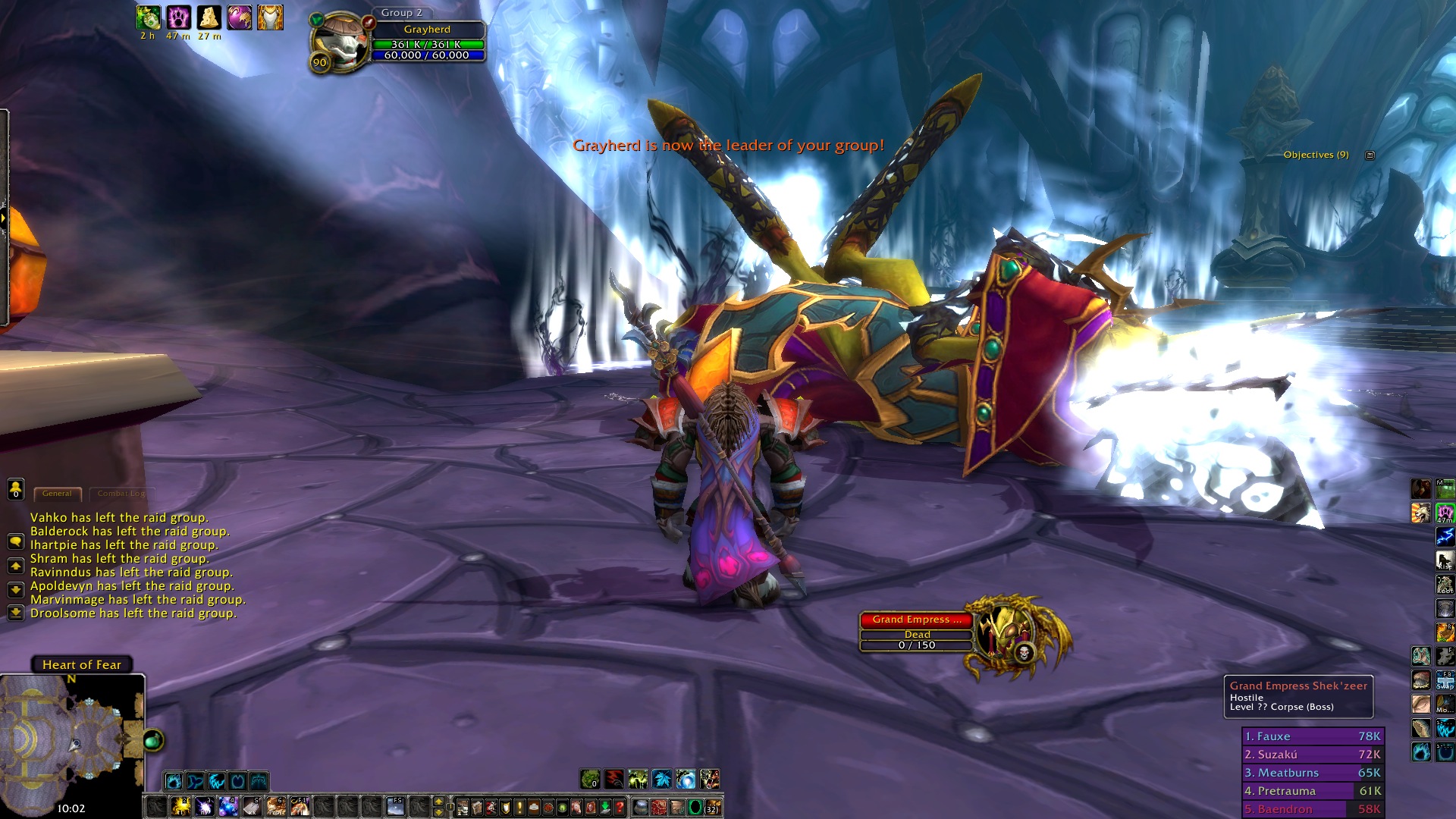Image resolution: width=1456 pixels, height=819 pixels.
Task: Use the action slot bound to key 2
Action: [180, 806]
